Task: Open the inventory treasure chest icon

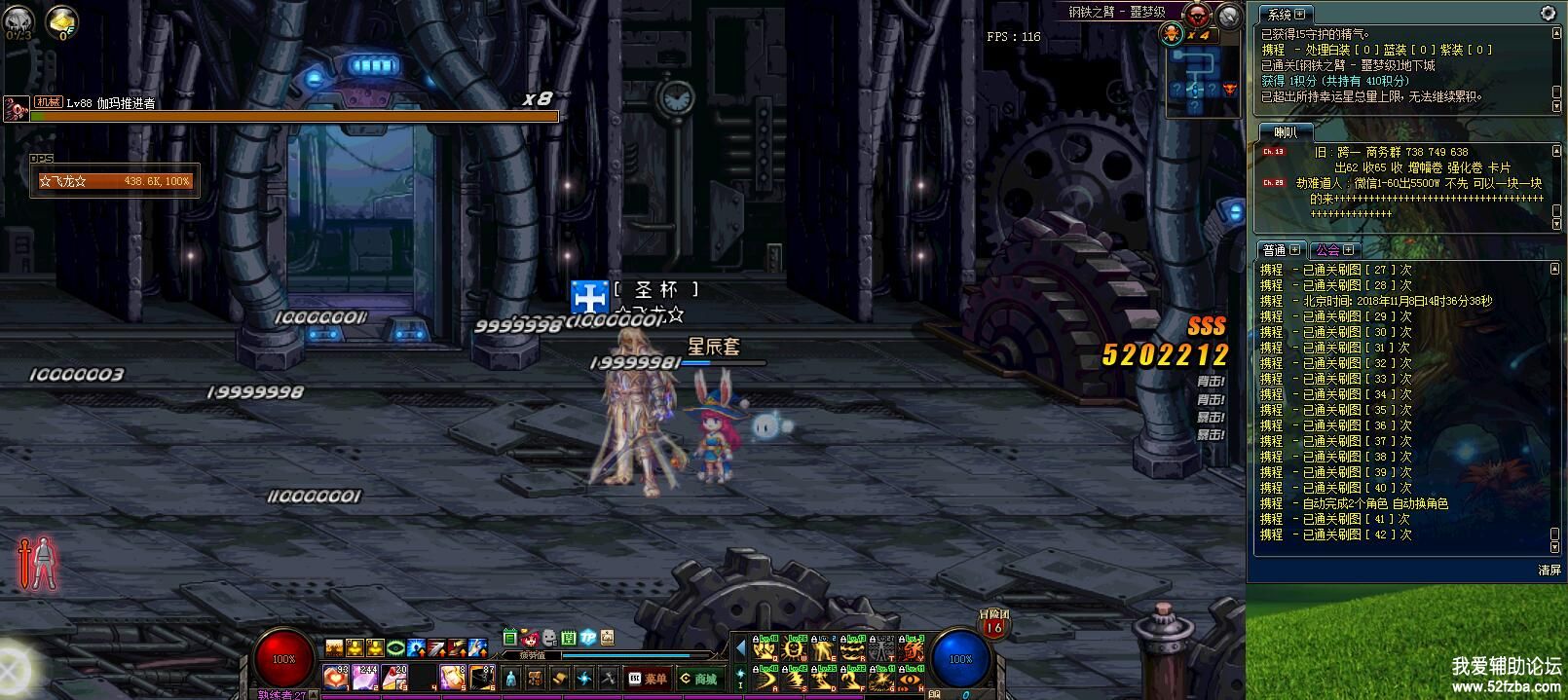Action: pyautogui.click(x=535, y=679)
